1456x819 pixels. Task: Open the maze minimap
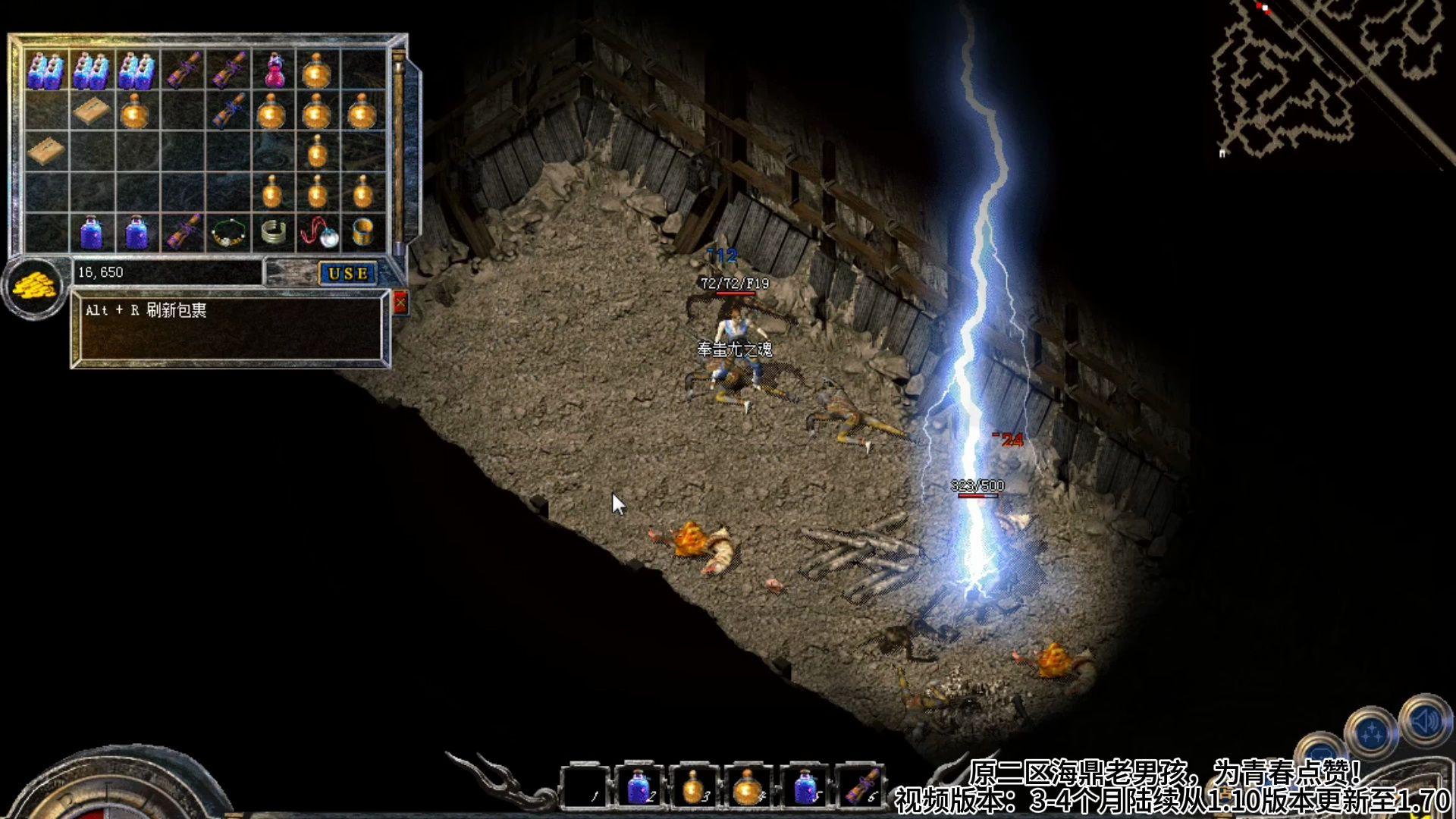(x=1327, y=76)
